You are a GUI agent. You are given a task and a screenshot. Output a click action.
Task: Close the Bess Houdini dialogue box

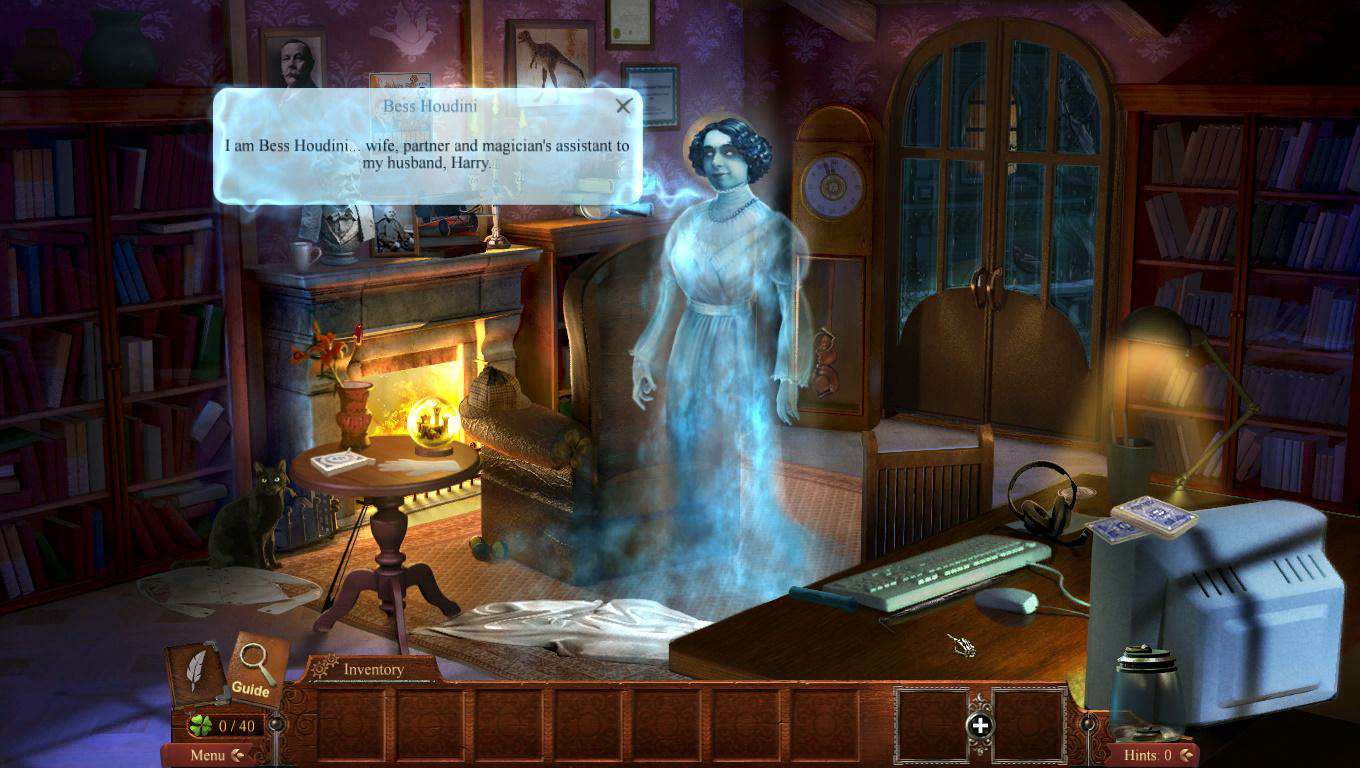(624, 106)
